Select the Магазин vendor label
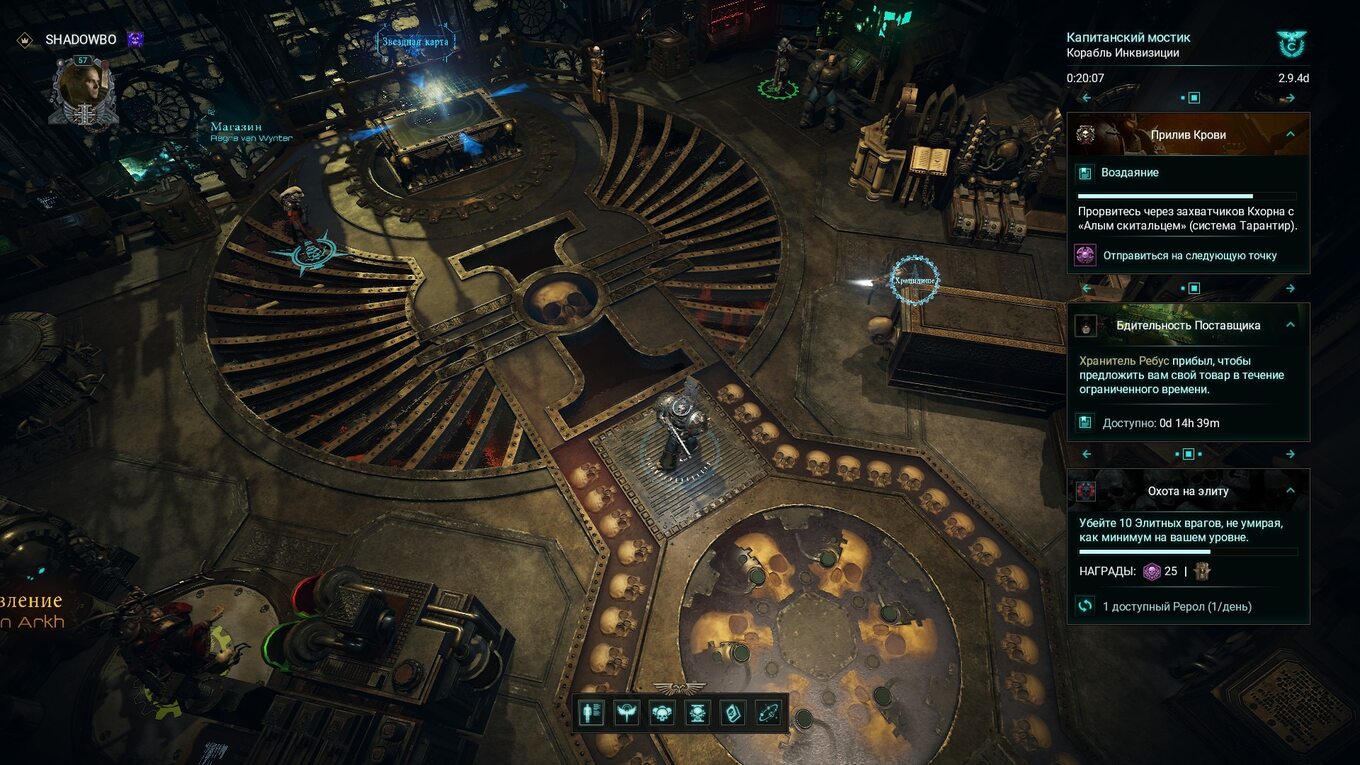Viewport: 1360px width, 765px height. 236,127
